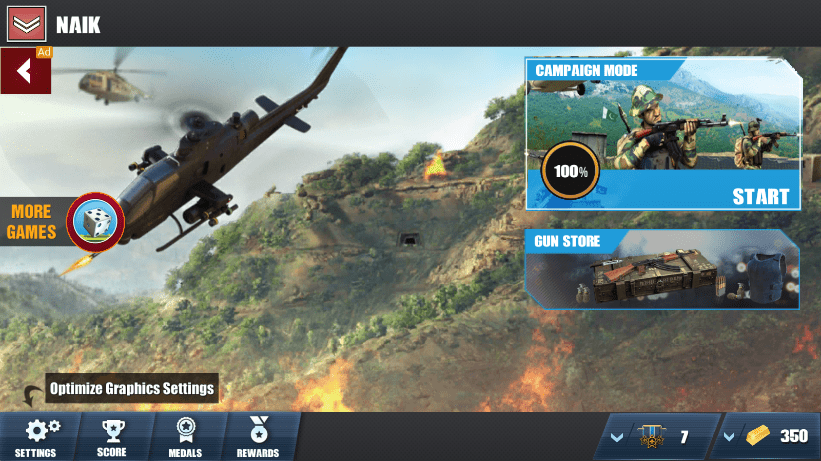View the Score leaderboard
Viewport: 821px width, 461px height.
(112, 437)
